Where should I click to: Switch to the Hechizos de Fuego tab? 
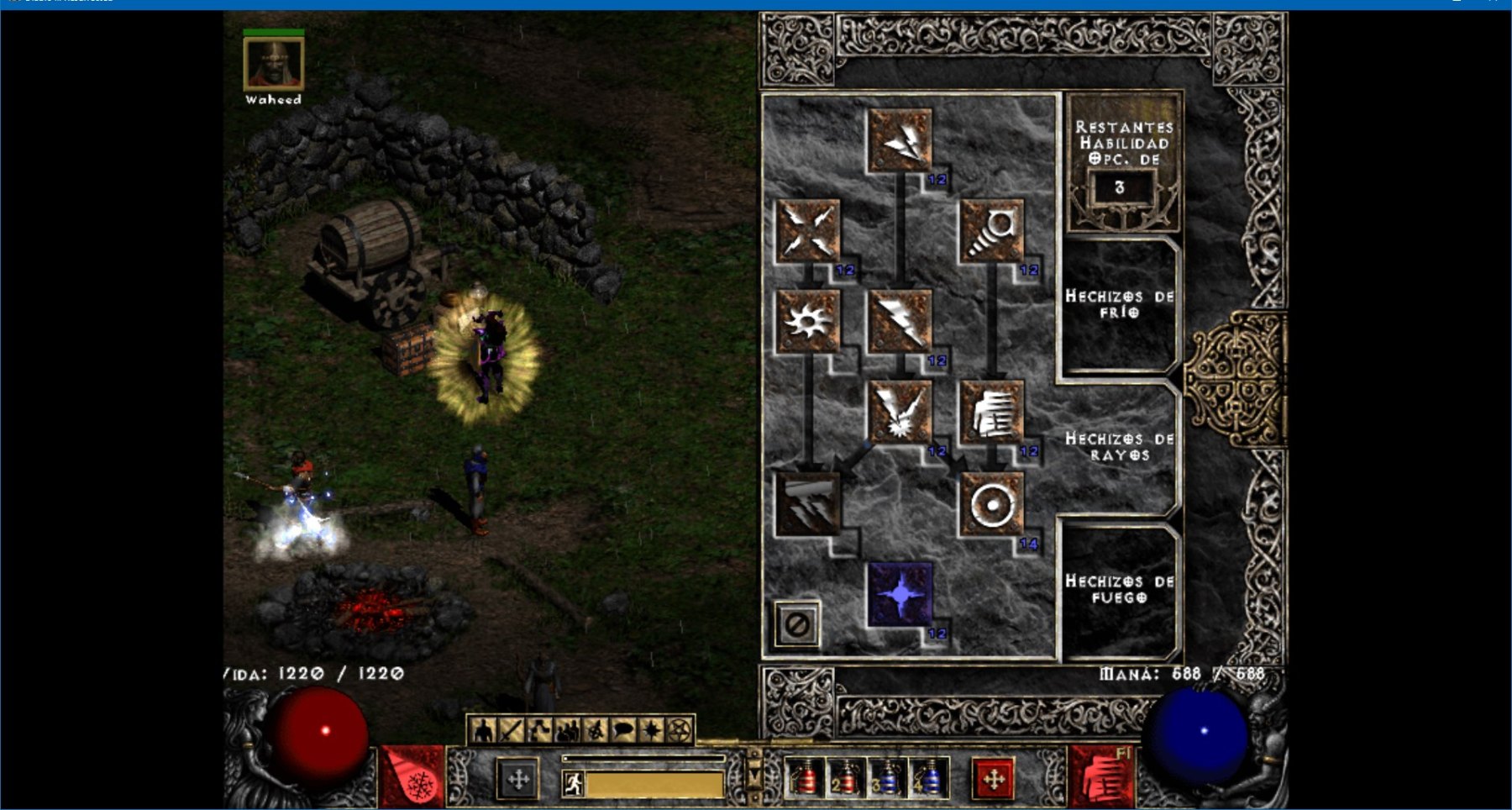coord(1119,589)
